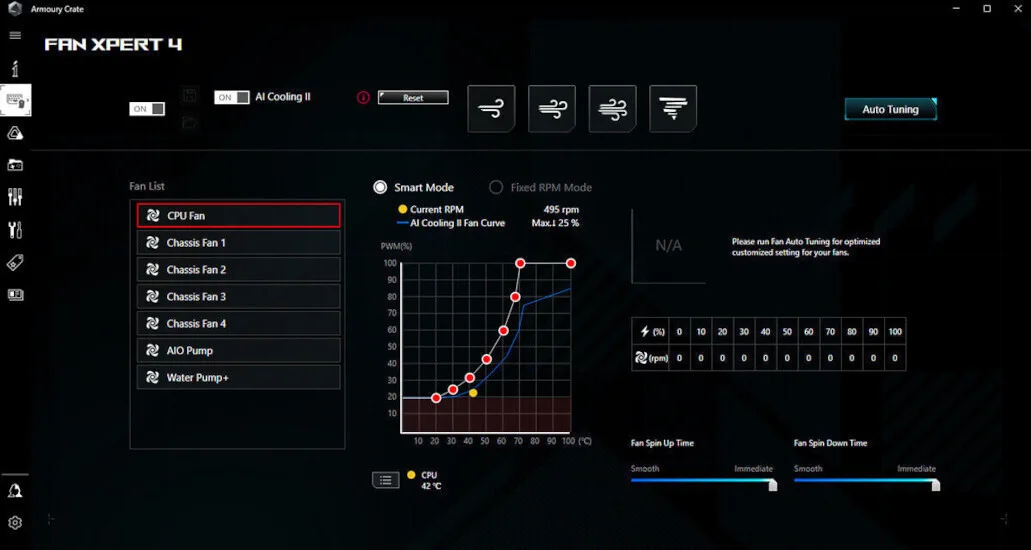Open settings via the gear icon
This screenshot has height=550, width=1031.
point(15,522)
